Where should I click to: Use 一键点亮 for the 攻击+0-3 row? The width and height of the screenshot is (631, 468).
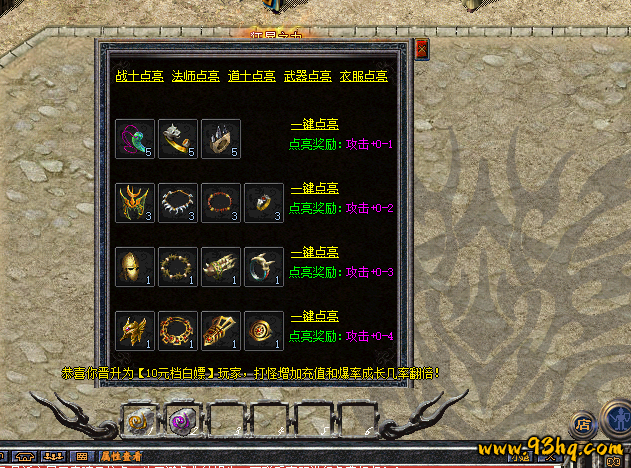click(314, 253)
